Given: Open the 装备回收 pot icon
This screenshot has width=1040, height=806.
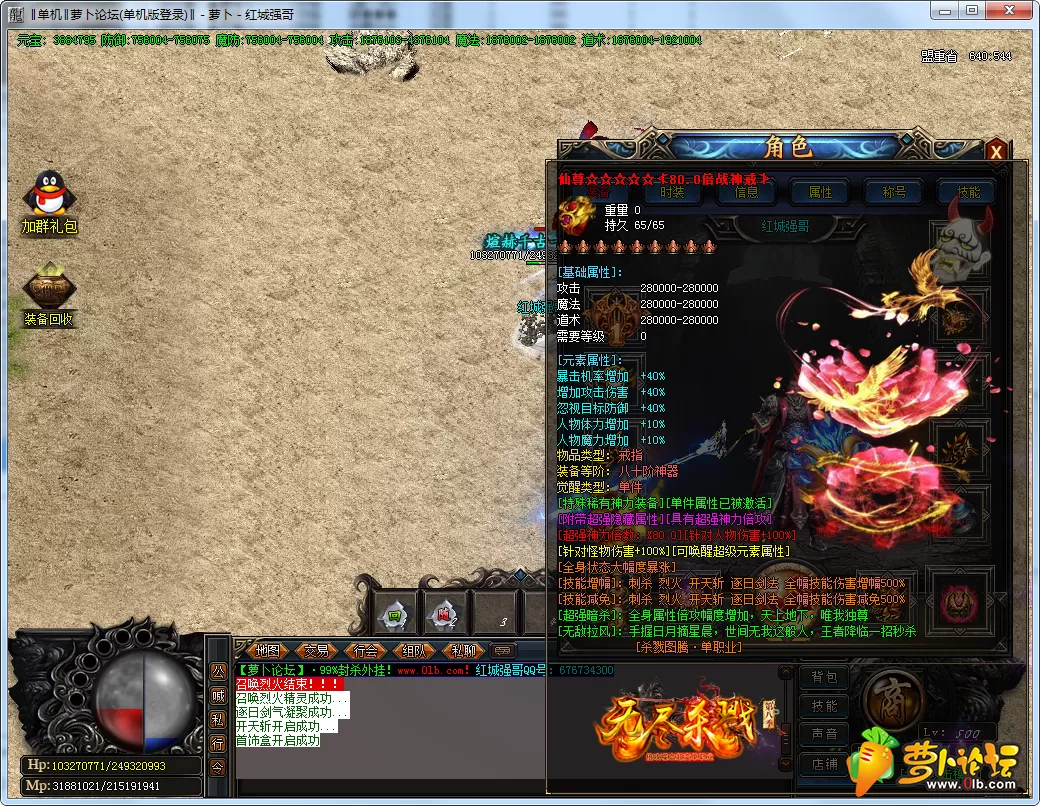Looking at the screenshot, I should pyautogui.click(x=49, y=287).
